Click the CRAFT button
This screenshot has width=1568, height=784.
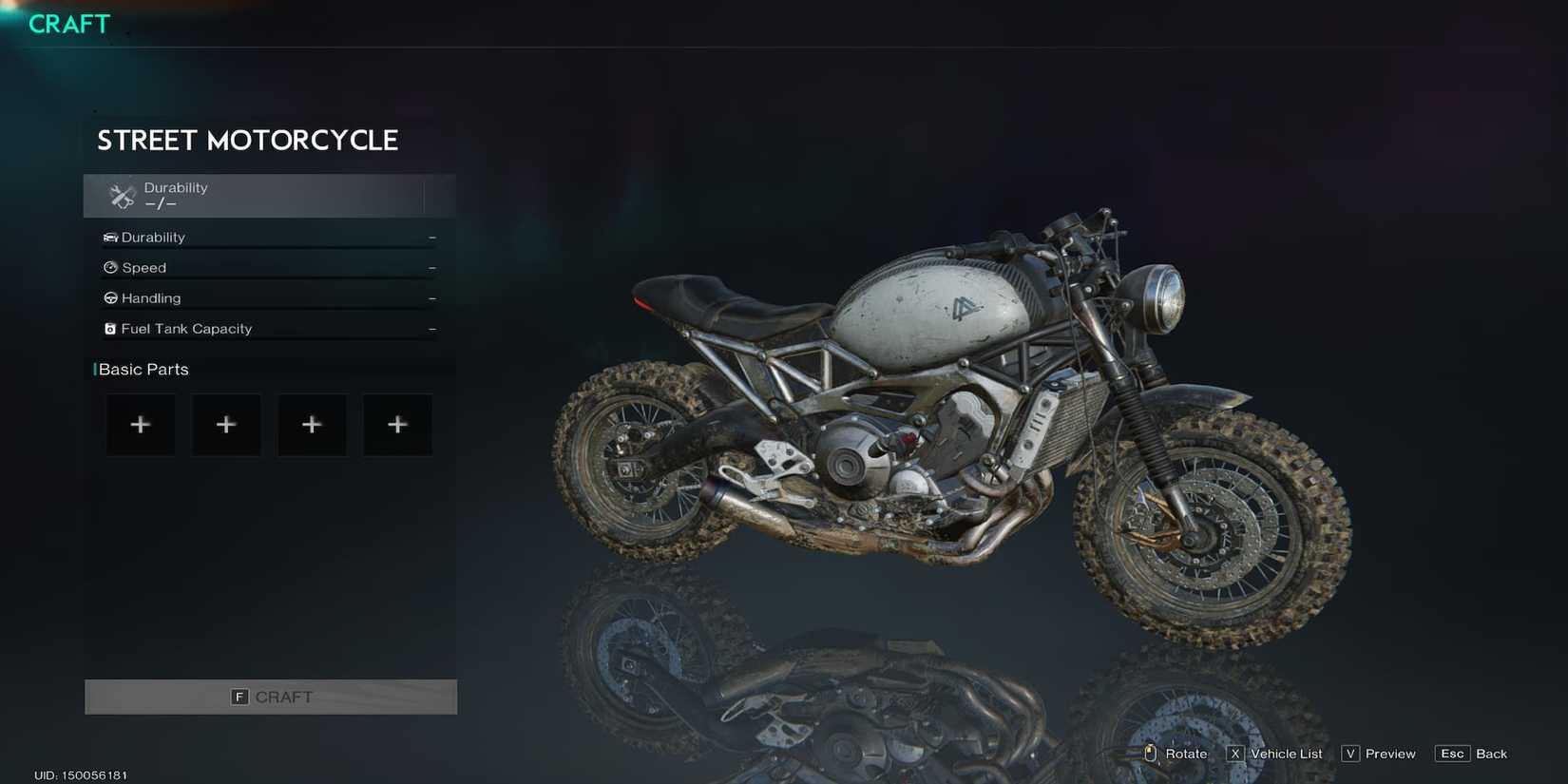click(271, 697)
